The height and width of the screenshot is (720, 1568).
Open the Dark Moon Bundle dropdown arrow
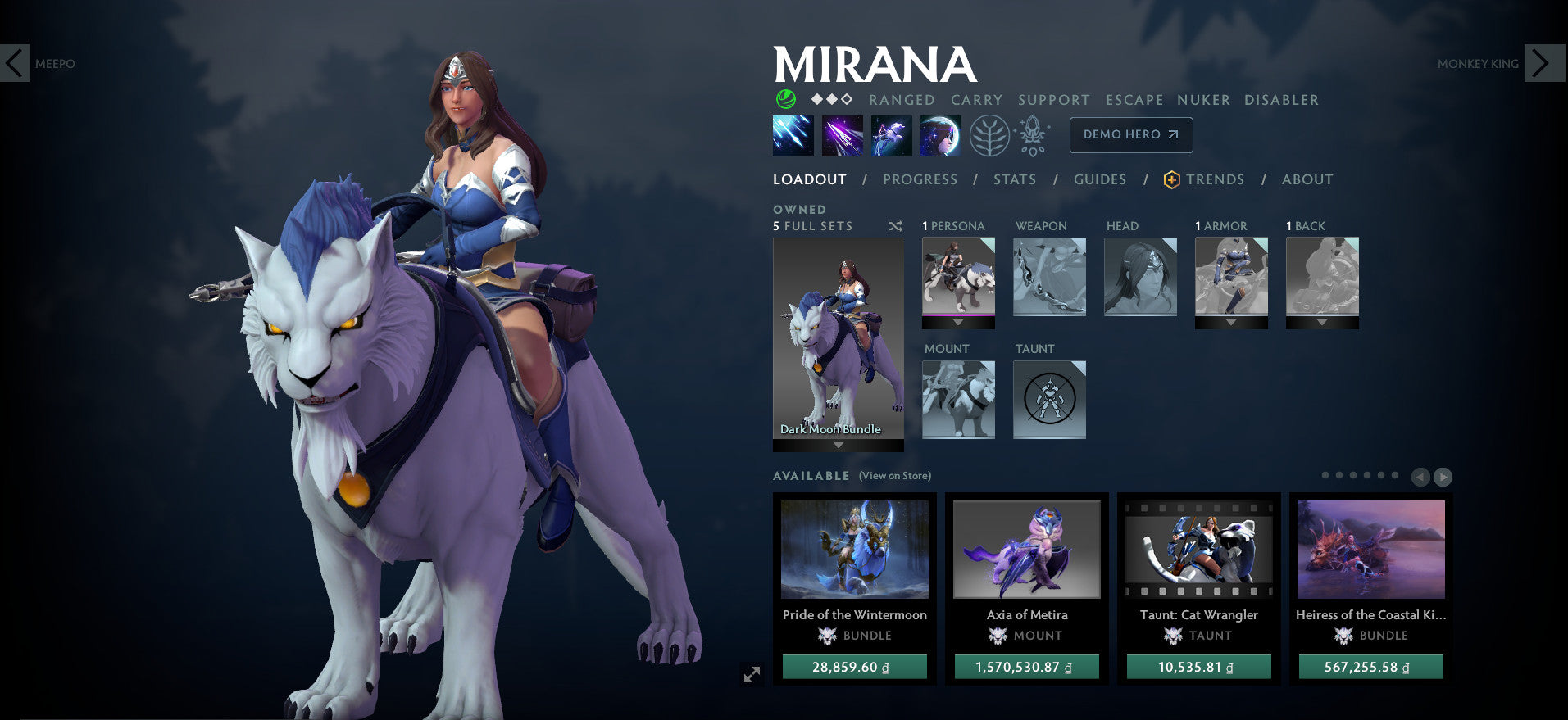pyautogui.click(x=838, y=444)
